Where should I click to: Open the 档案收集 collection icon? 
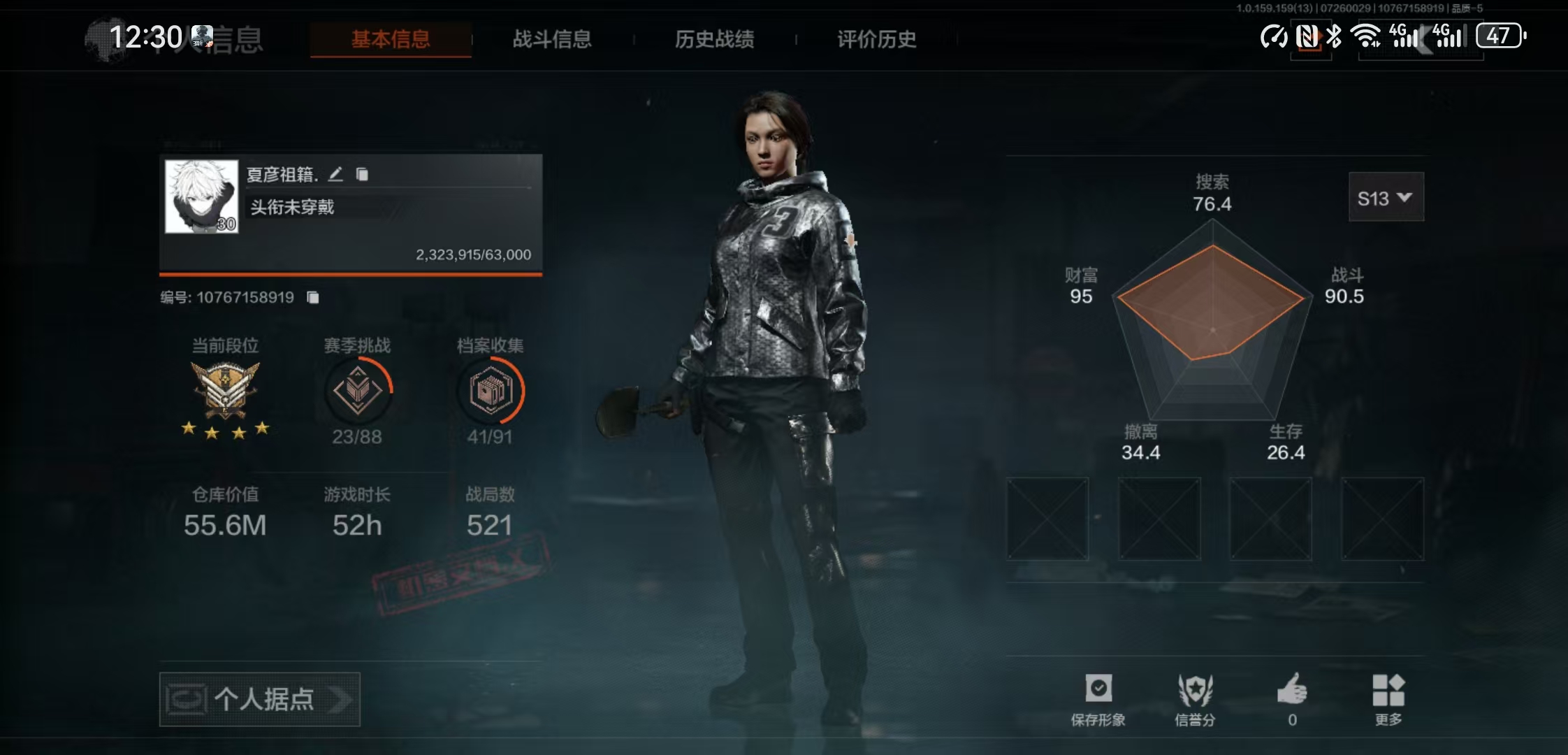(x=491, y=390)
